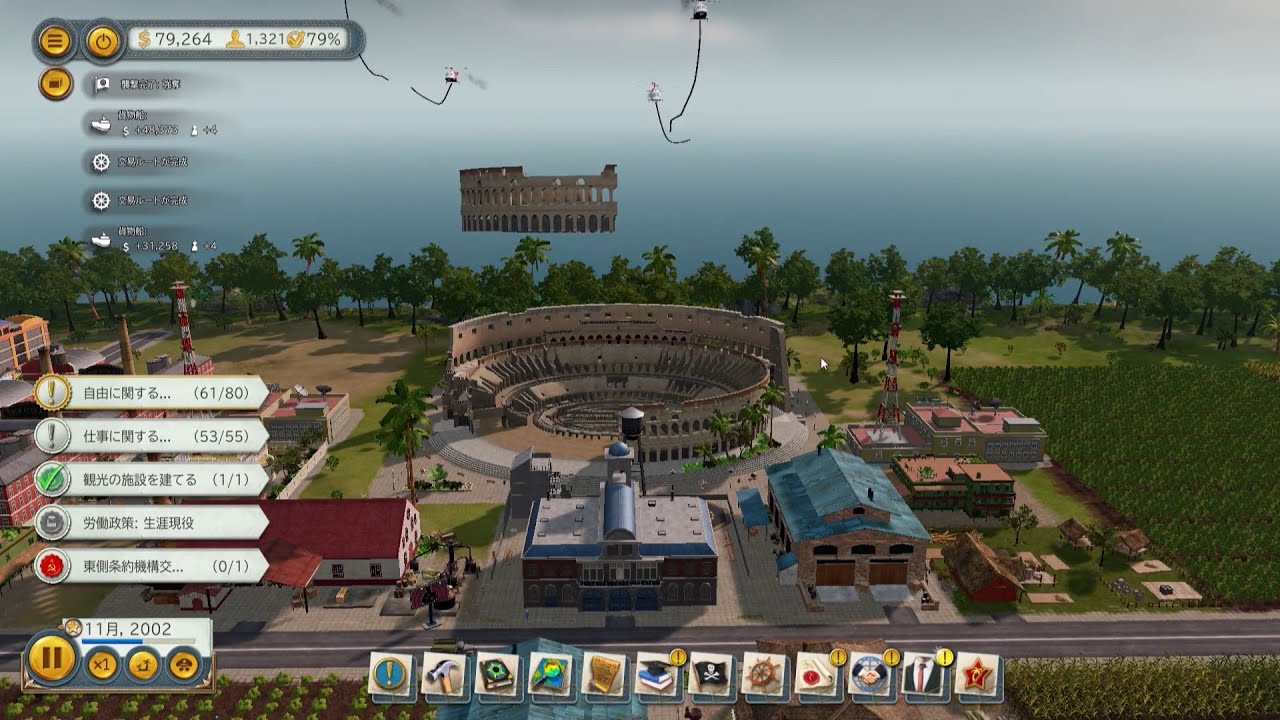Click the gold power button
This screenshot has height=720, width=1280.
(x=101, y=41)
